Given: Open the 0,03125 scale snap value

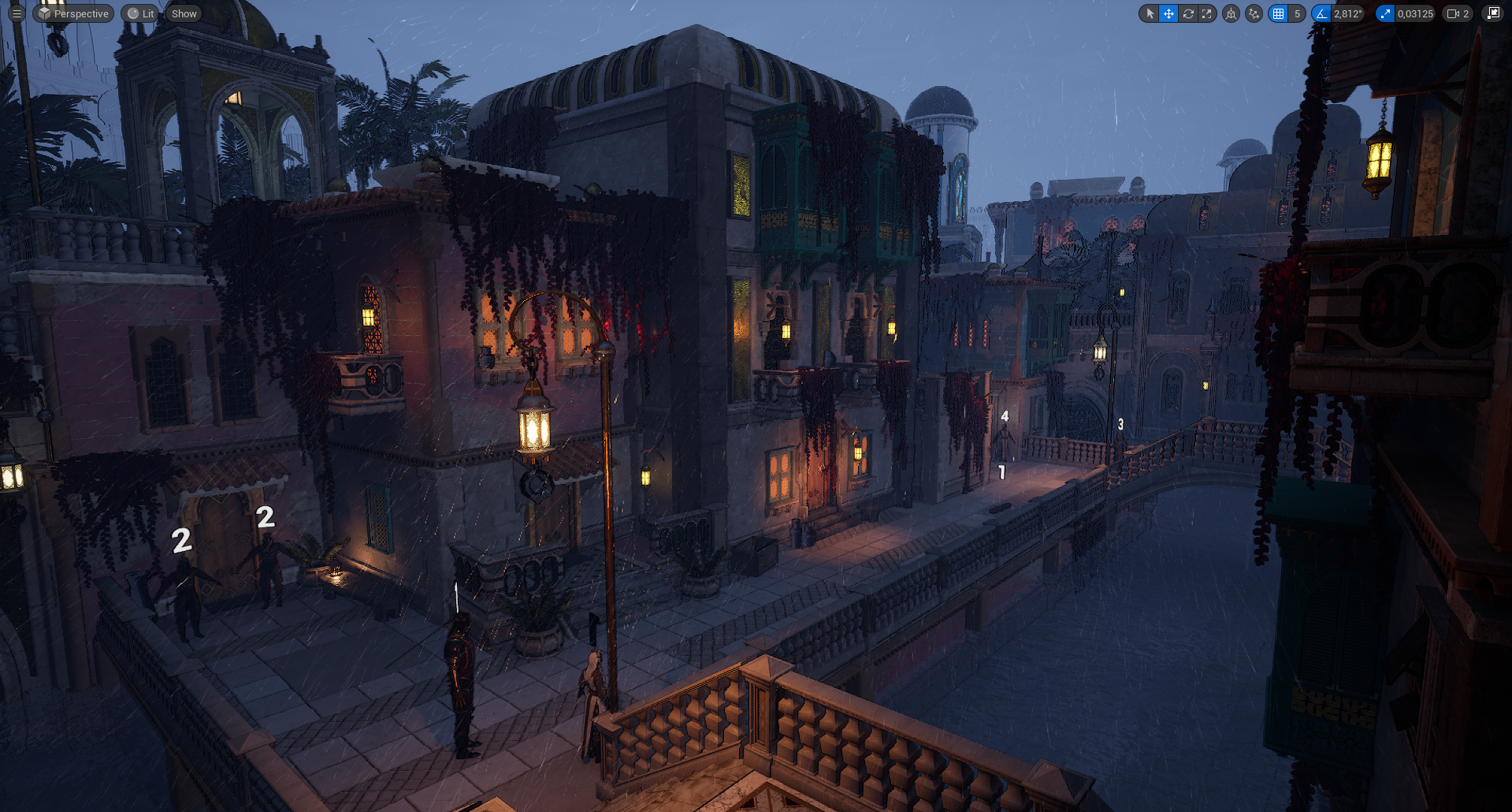Looking at the screenshot, I should [x=1415, y=13].
